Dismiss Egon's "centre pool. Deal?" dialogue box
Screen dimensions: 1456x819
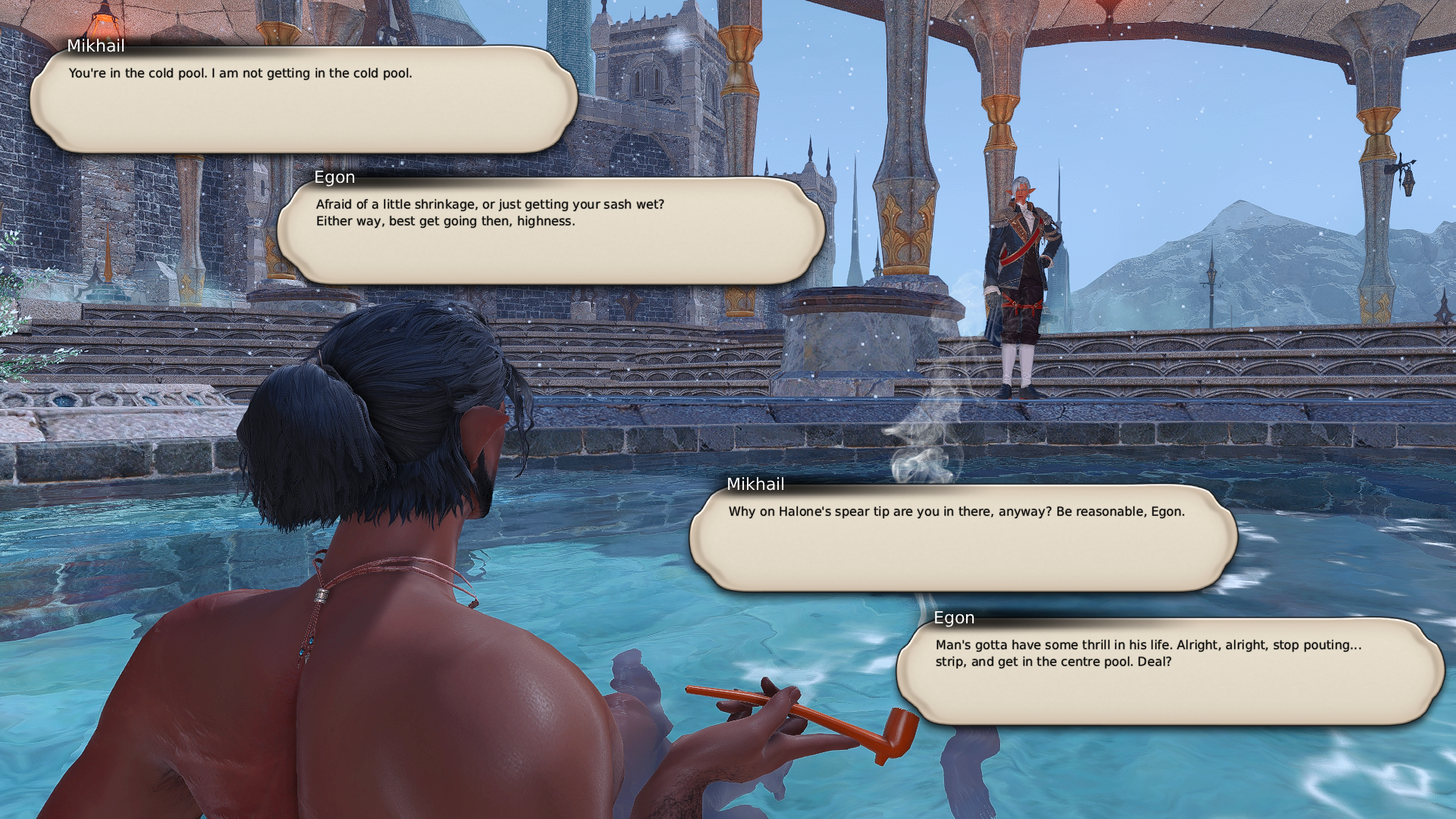pos(1170,671)
